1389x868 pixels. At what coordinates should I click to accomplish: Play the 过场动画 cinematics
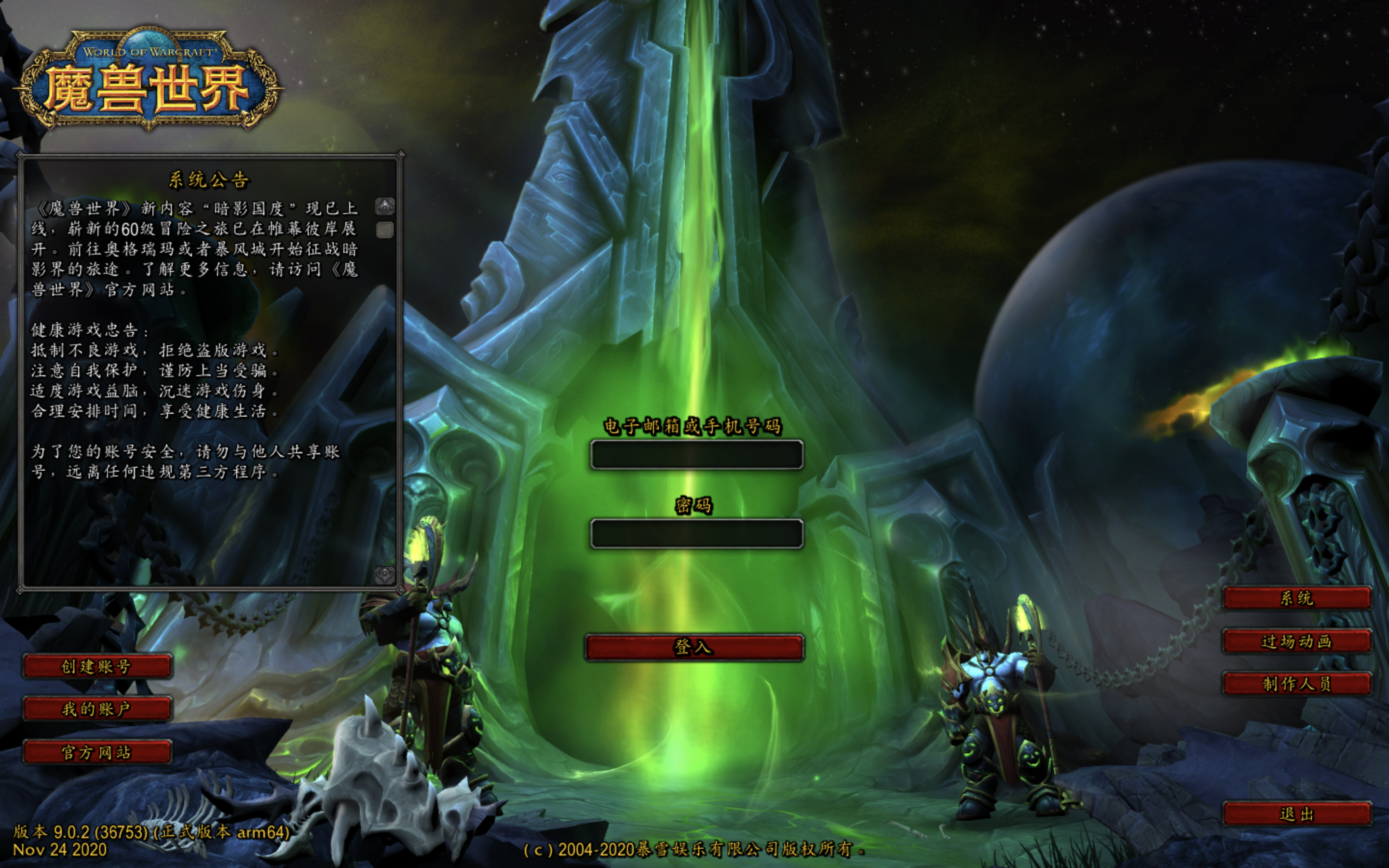1296,641
